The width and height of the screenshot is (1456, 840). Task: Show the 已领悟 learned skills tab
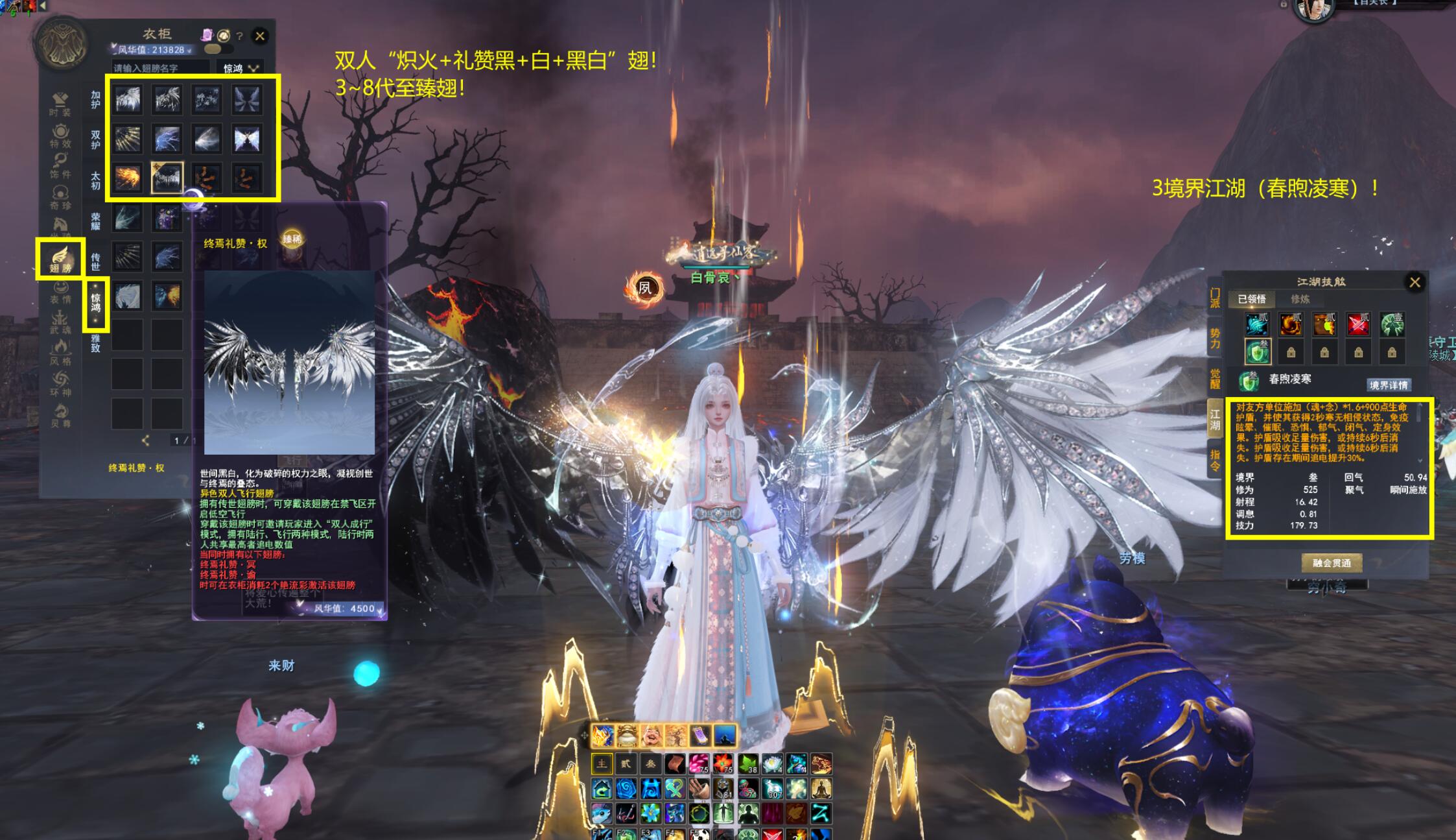click(1251, 299)
